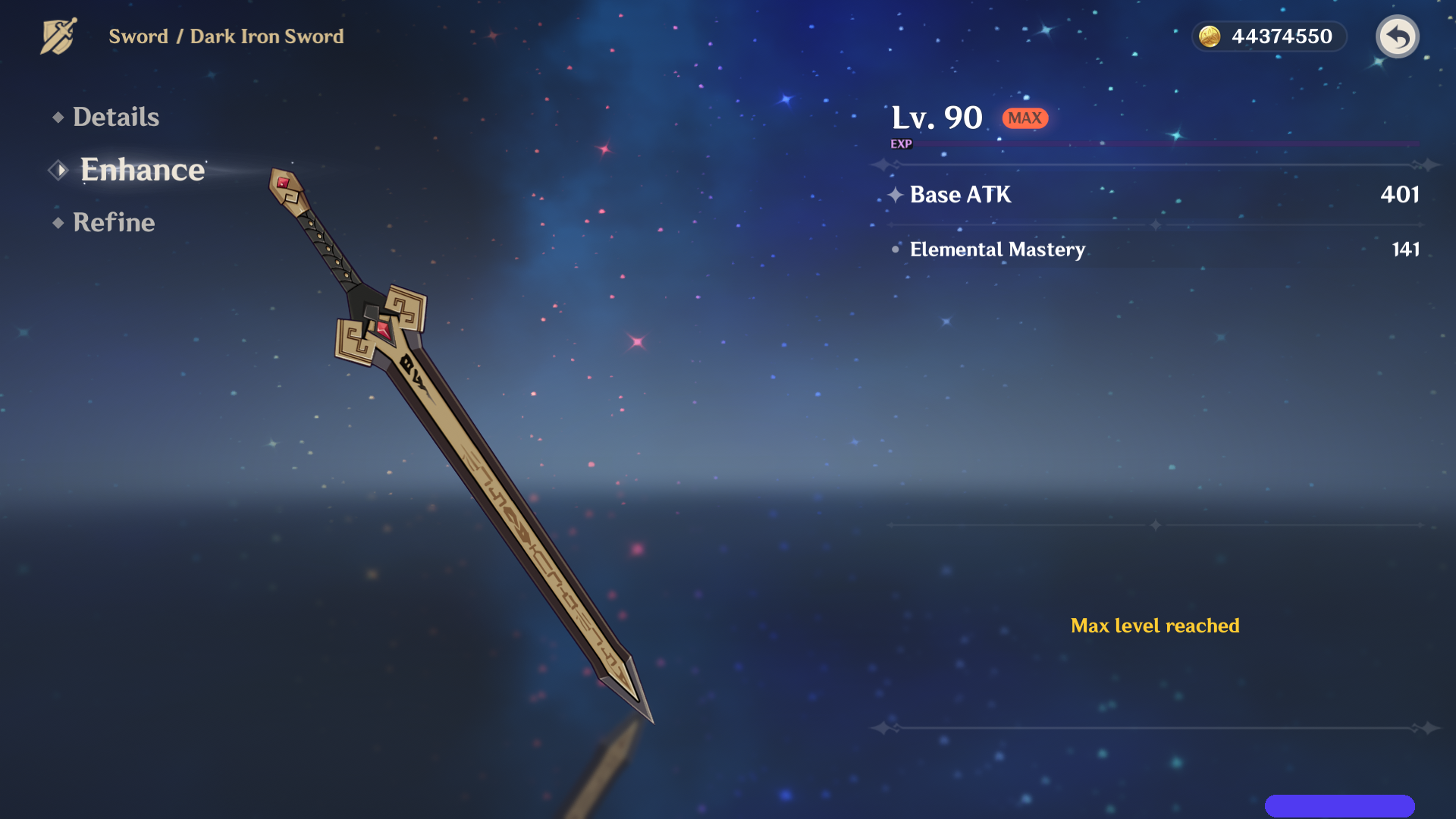
Task: Click the star icon beside Base ATK
Action: tap(897, 195)
